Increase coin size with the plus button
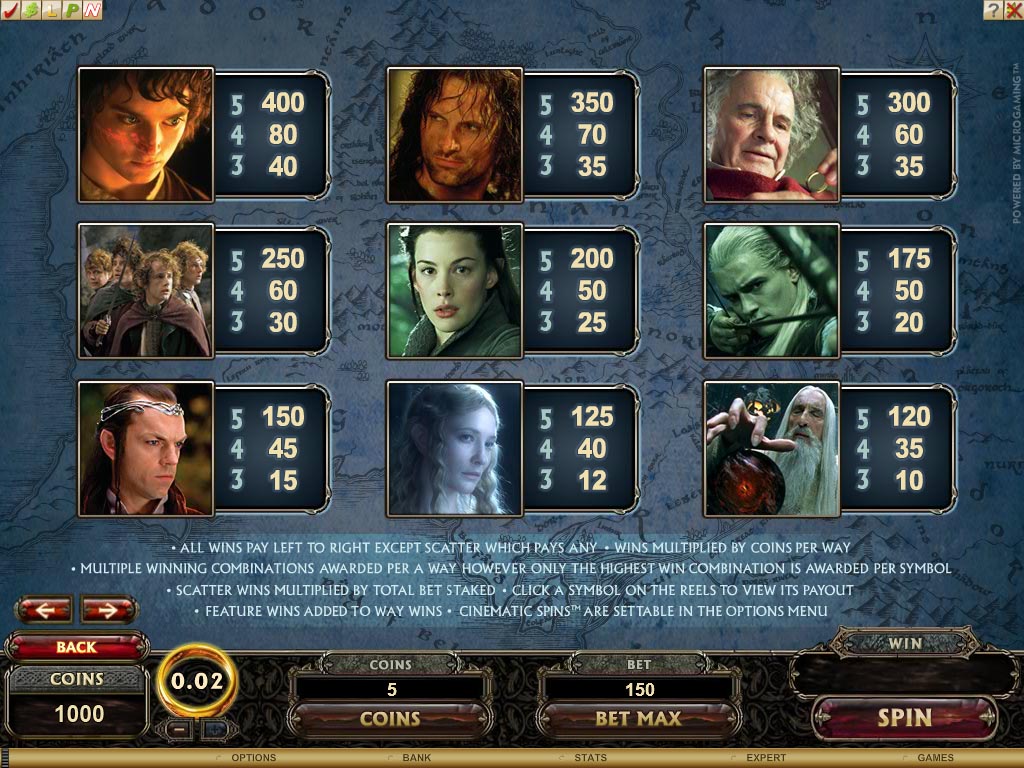The width and height of the screenshot is (1024, 768). pyautogui.click(x=213, y=728)
